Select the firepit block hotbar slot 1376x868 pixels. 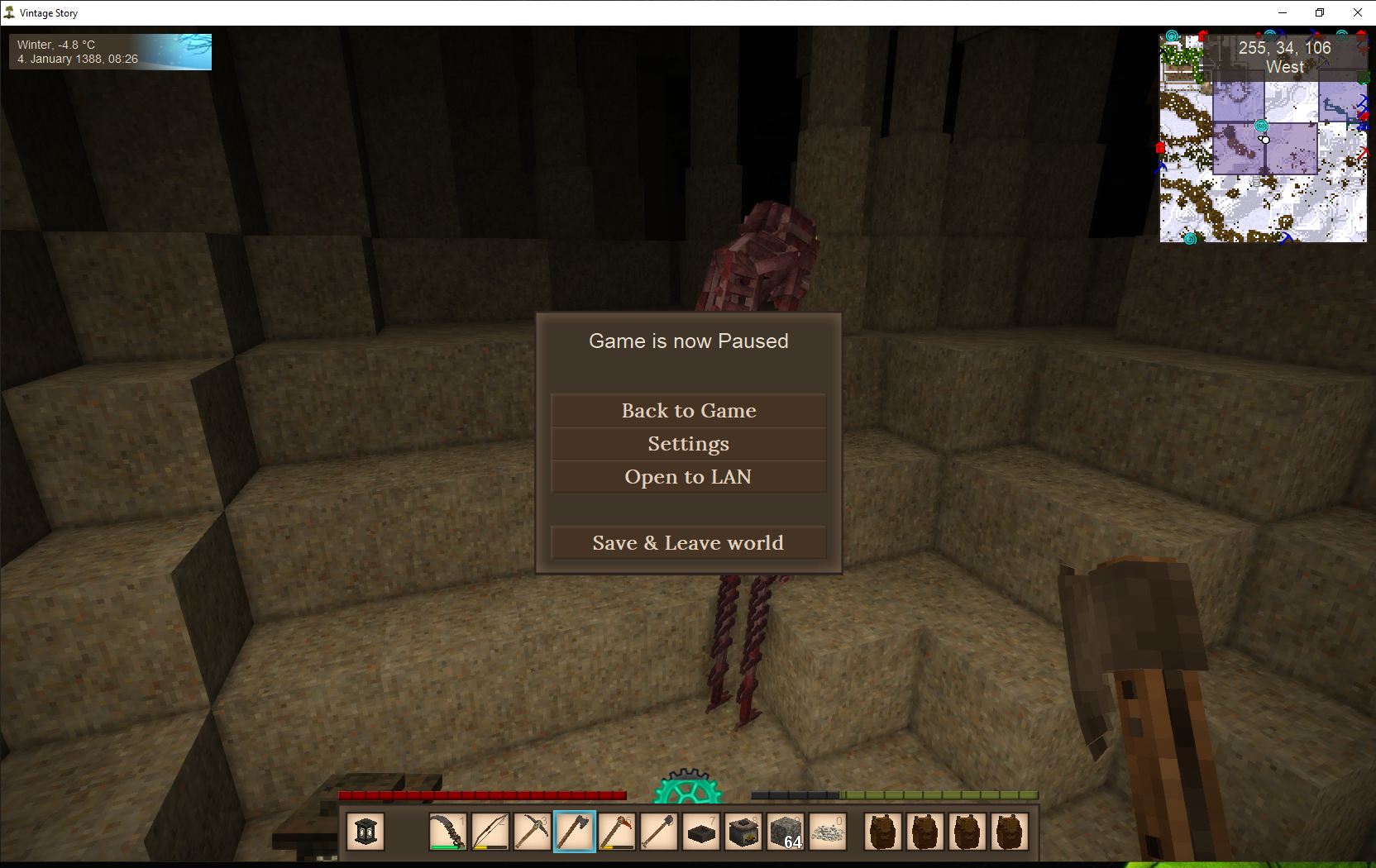pos(743,832)
